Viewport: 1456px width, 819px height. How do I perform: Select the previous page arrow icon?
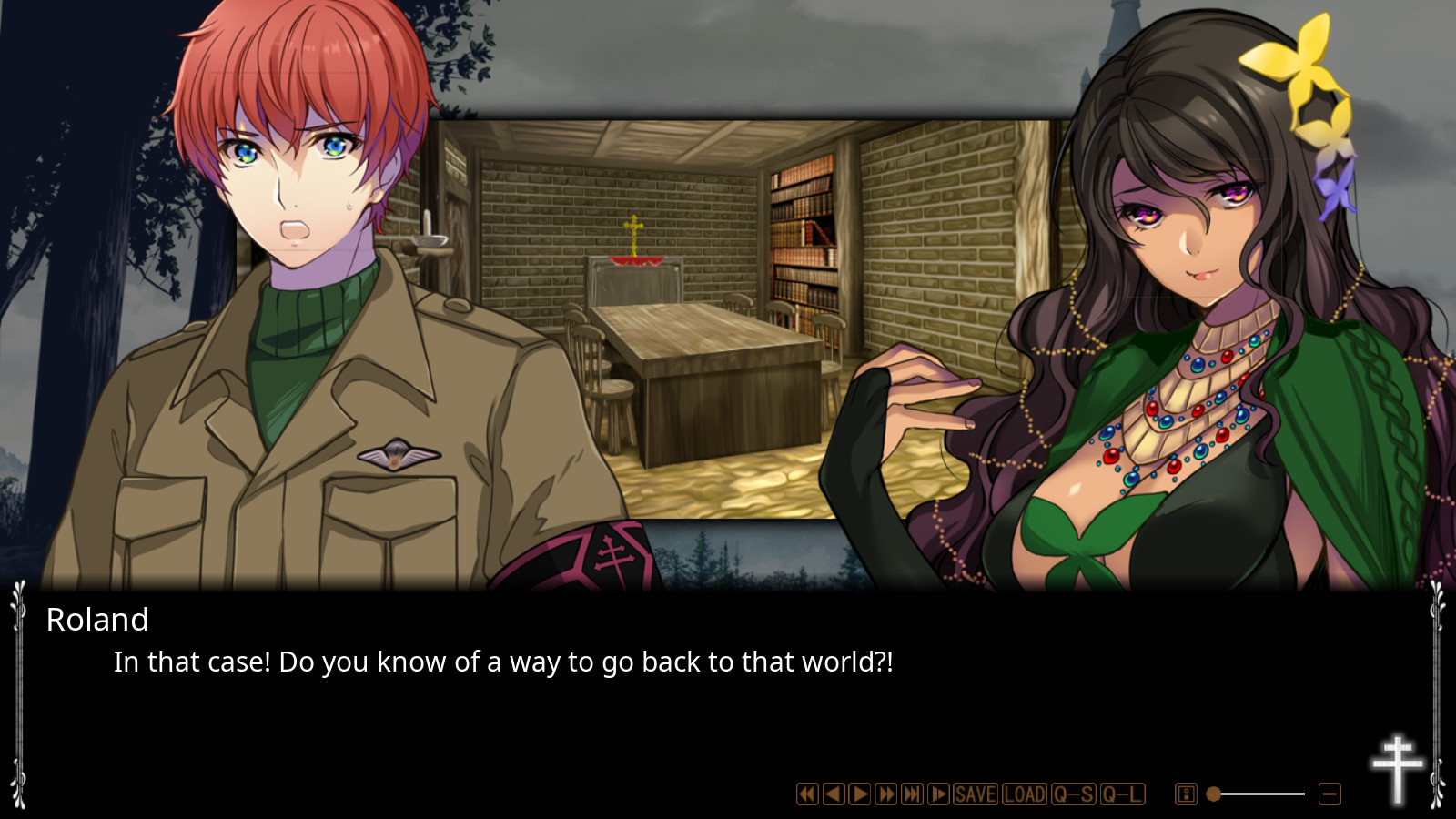[x=833, y=794]
